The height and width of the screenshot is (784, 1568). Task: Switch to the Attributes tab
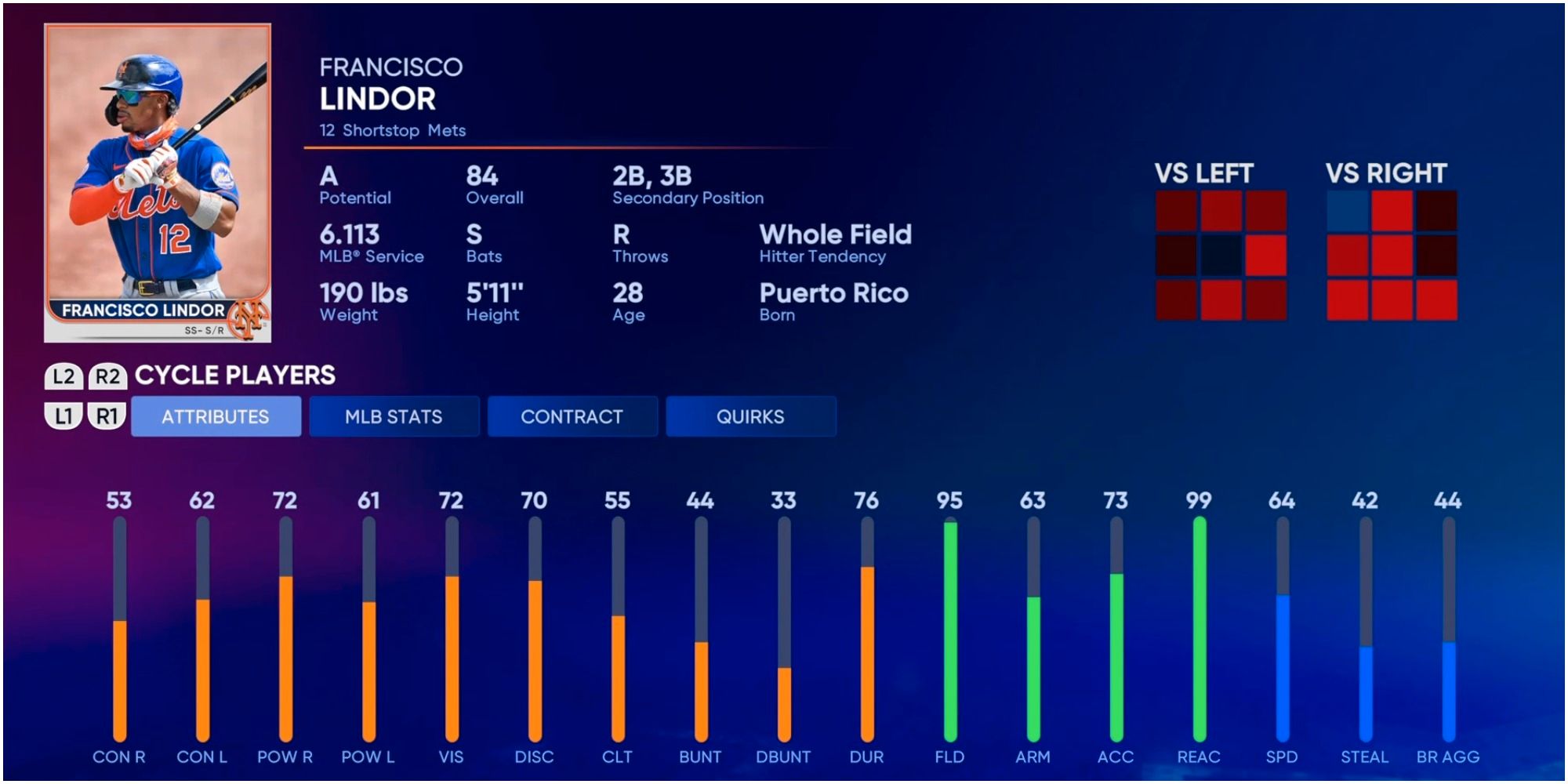216,416
